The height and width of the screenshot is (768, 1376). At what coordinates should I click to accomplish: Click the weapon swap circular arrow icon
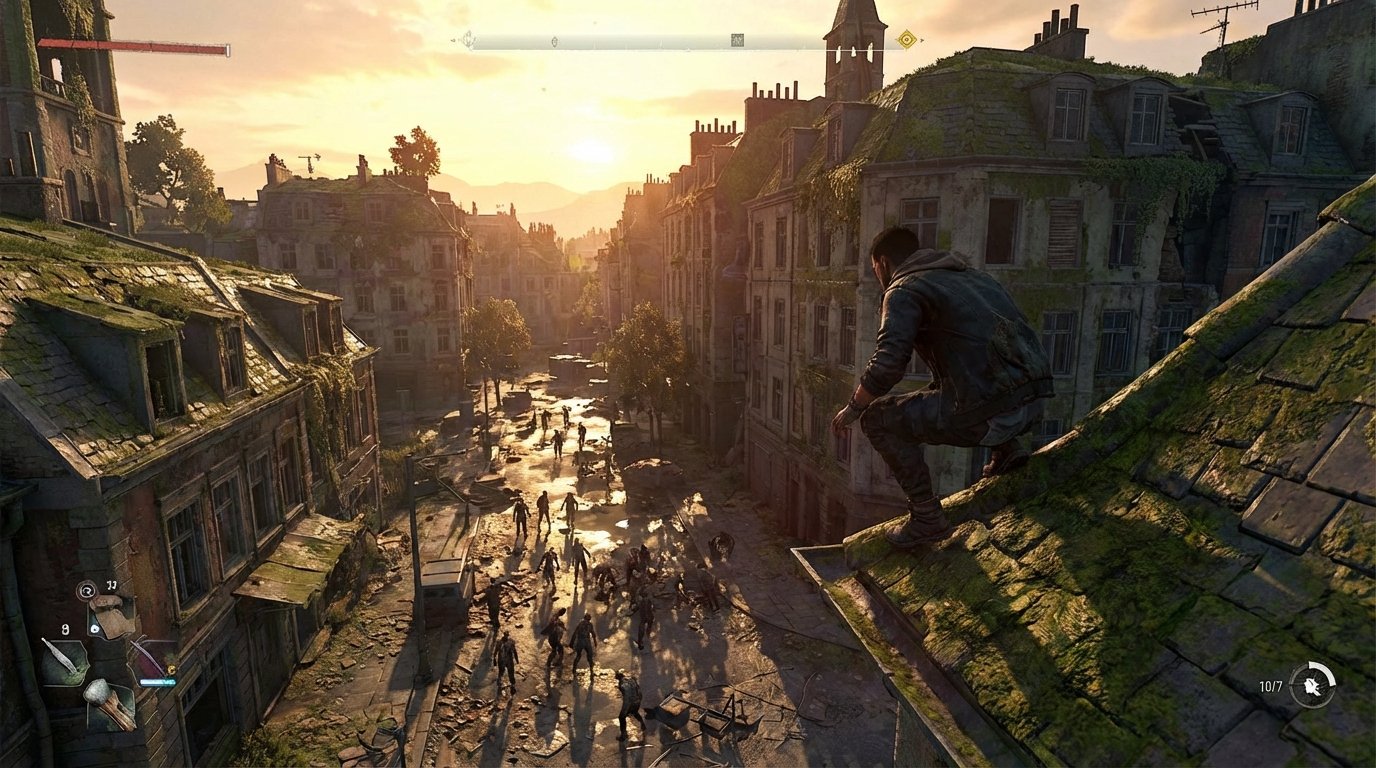[87, 588]
